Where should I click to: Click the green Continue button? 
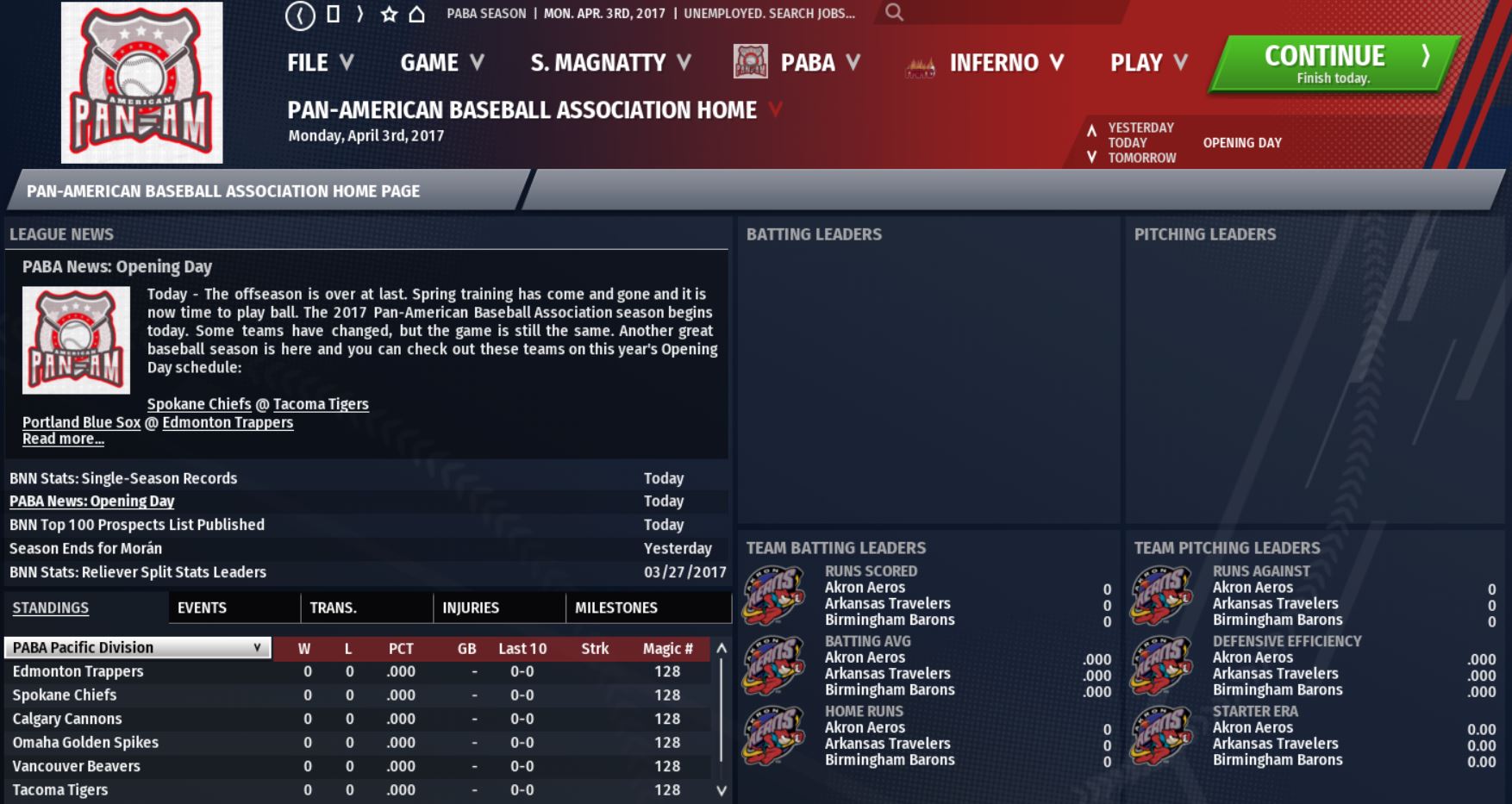(1332, 64)
